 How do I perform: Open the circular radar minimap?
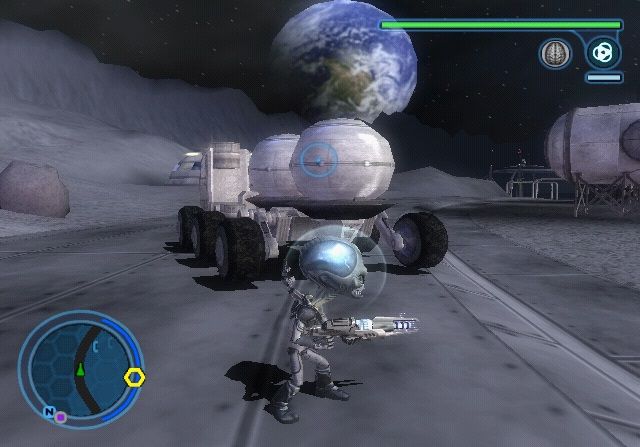(x=78, y=367)
